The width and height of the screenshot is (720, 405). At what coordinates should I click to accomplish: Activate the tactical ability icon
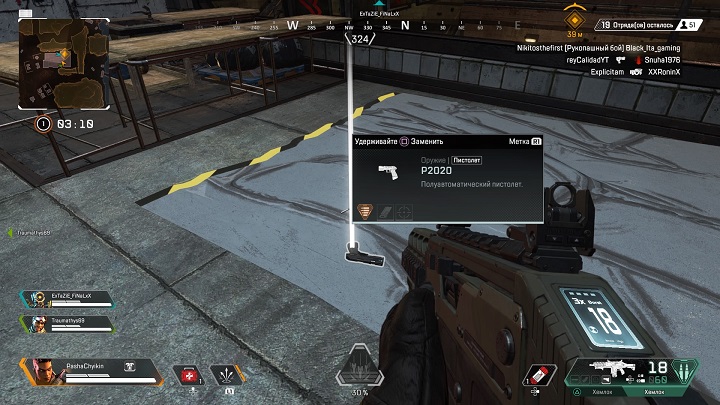click(x=226, y=373)
